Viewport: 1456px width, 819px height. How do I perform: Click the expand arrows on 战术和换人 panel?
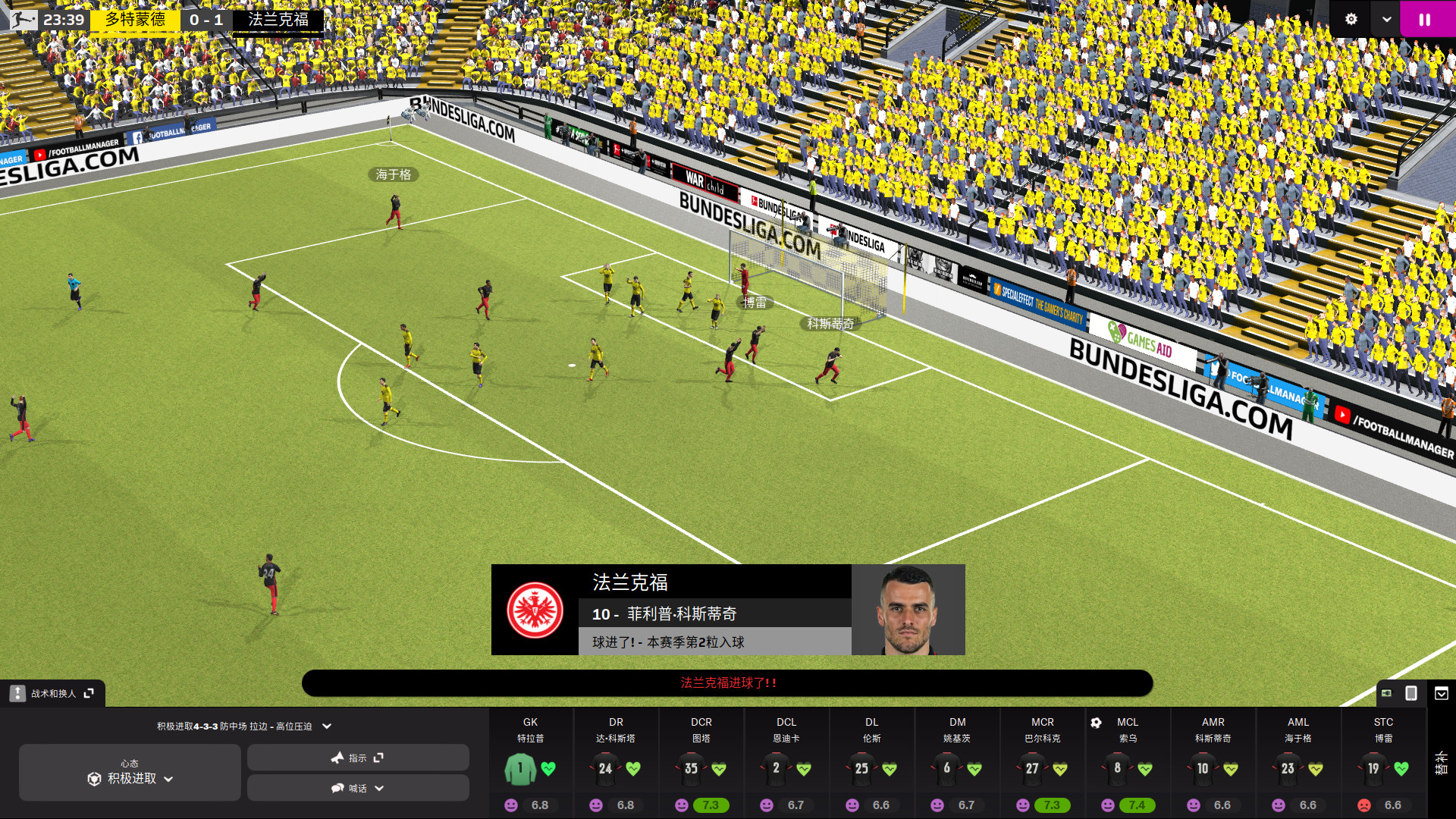pos(89,692)
